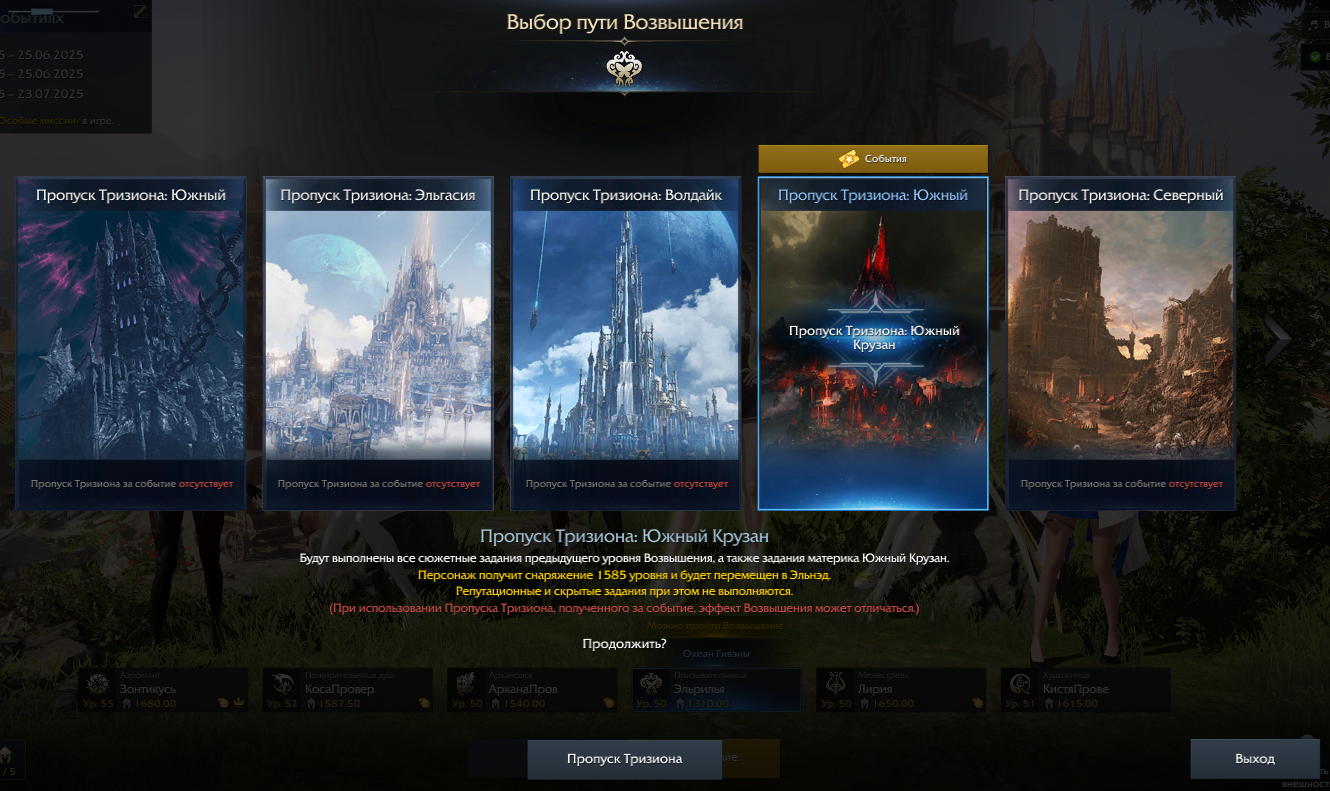1330x791 pixels.
Task: Select the highlighted Южный Крузан pass card
Action: (873, 343)
